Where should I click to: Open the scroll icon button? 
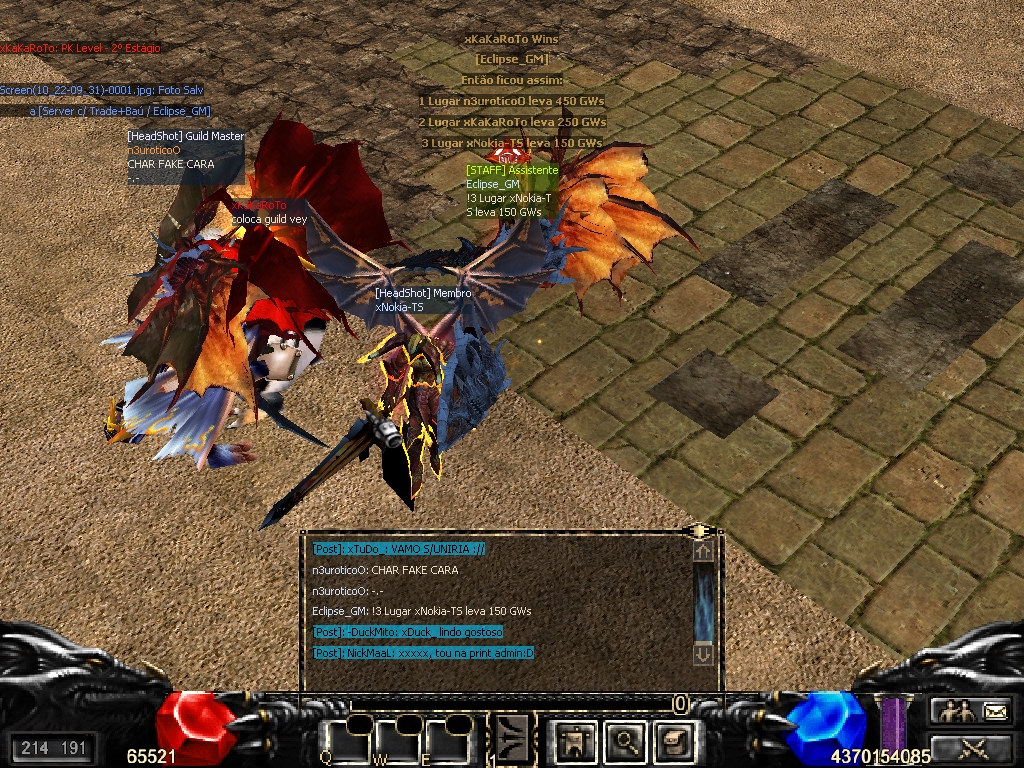coord(674,741)
